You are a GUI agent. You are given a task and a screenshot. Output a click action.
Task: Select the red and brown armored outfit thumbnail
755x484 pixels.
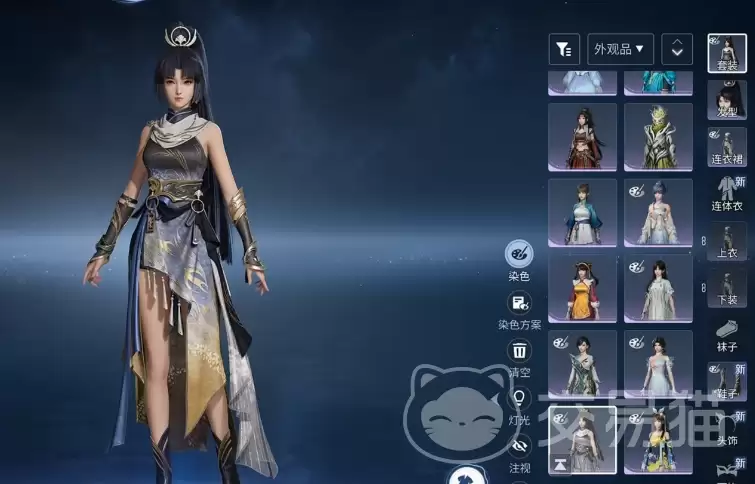tap(582, 137)
